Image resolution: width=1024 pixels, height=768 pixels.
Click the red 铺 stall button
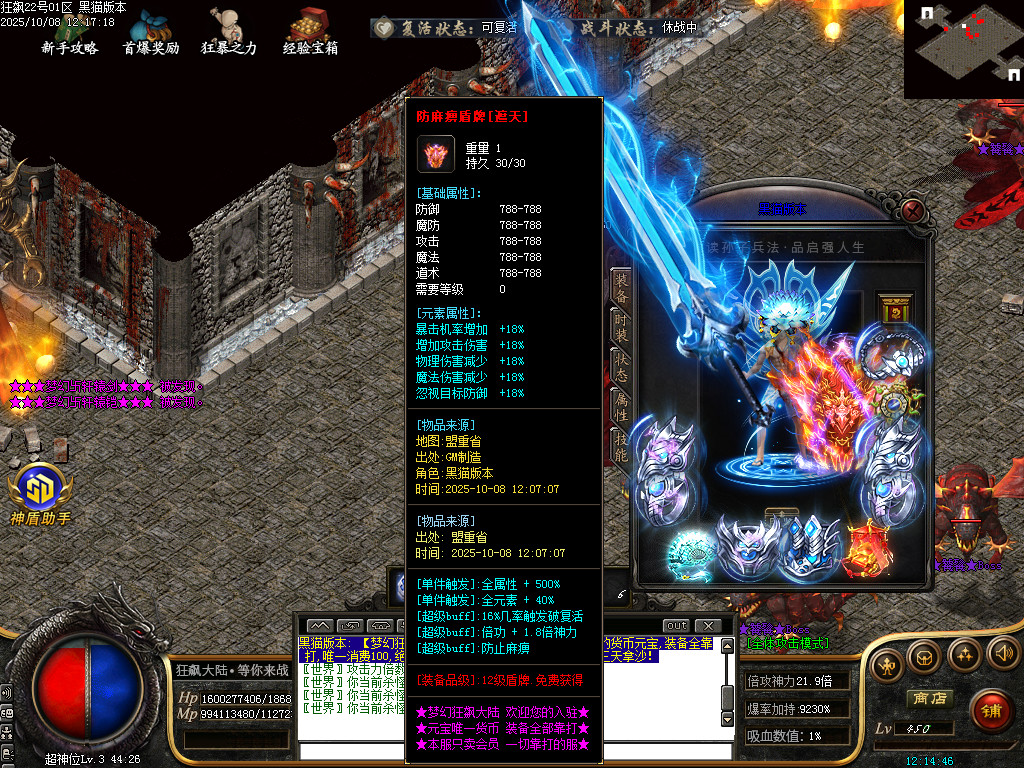989,709
